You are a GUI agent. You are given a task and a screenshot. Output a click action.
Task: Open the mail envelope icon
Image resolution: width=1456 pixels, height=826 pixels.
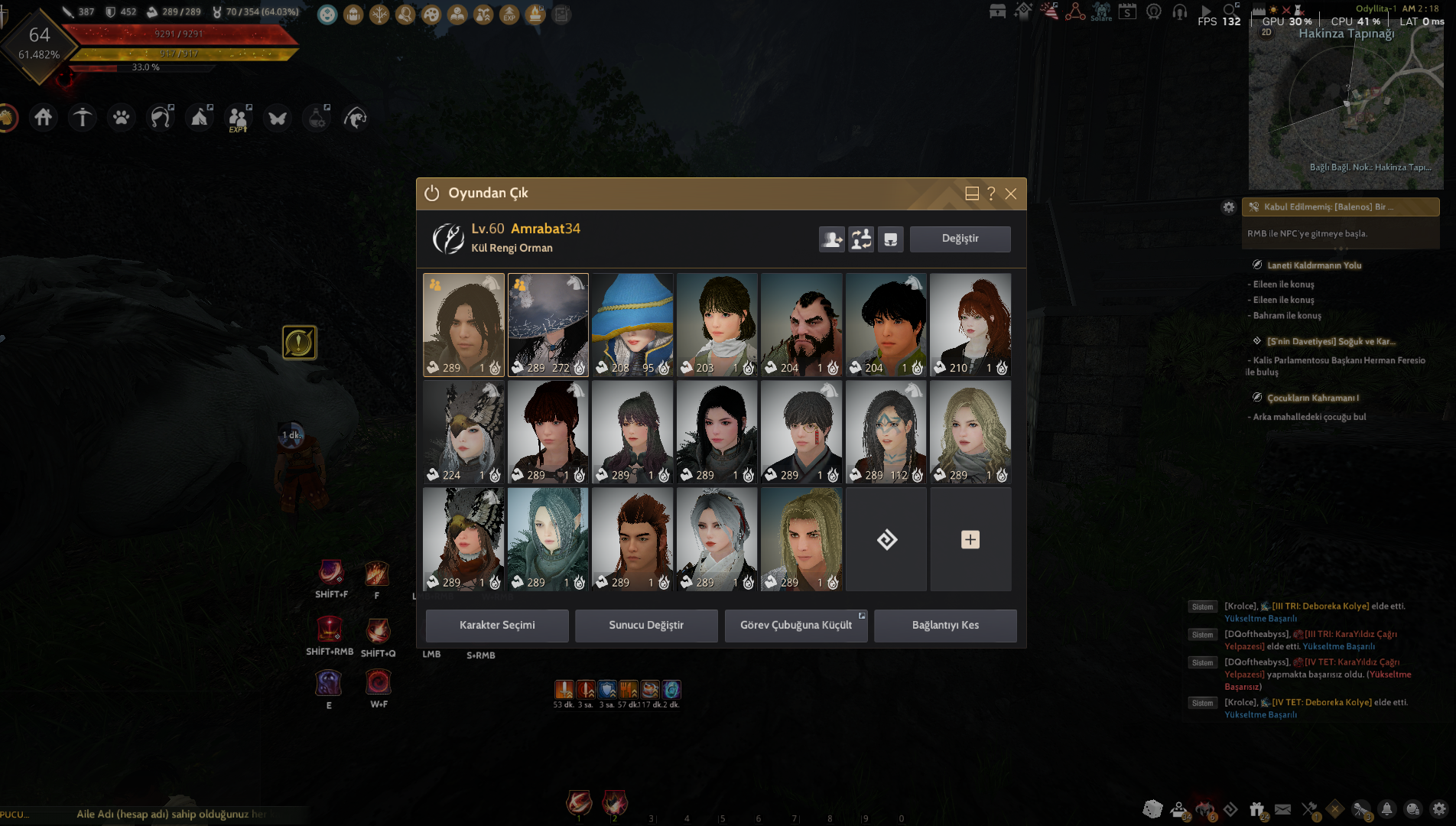coord(1283,809)
